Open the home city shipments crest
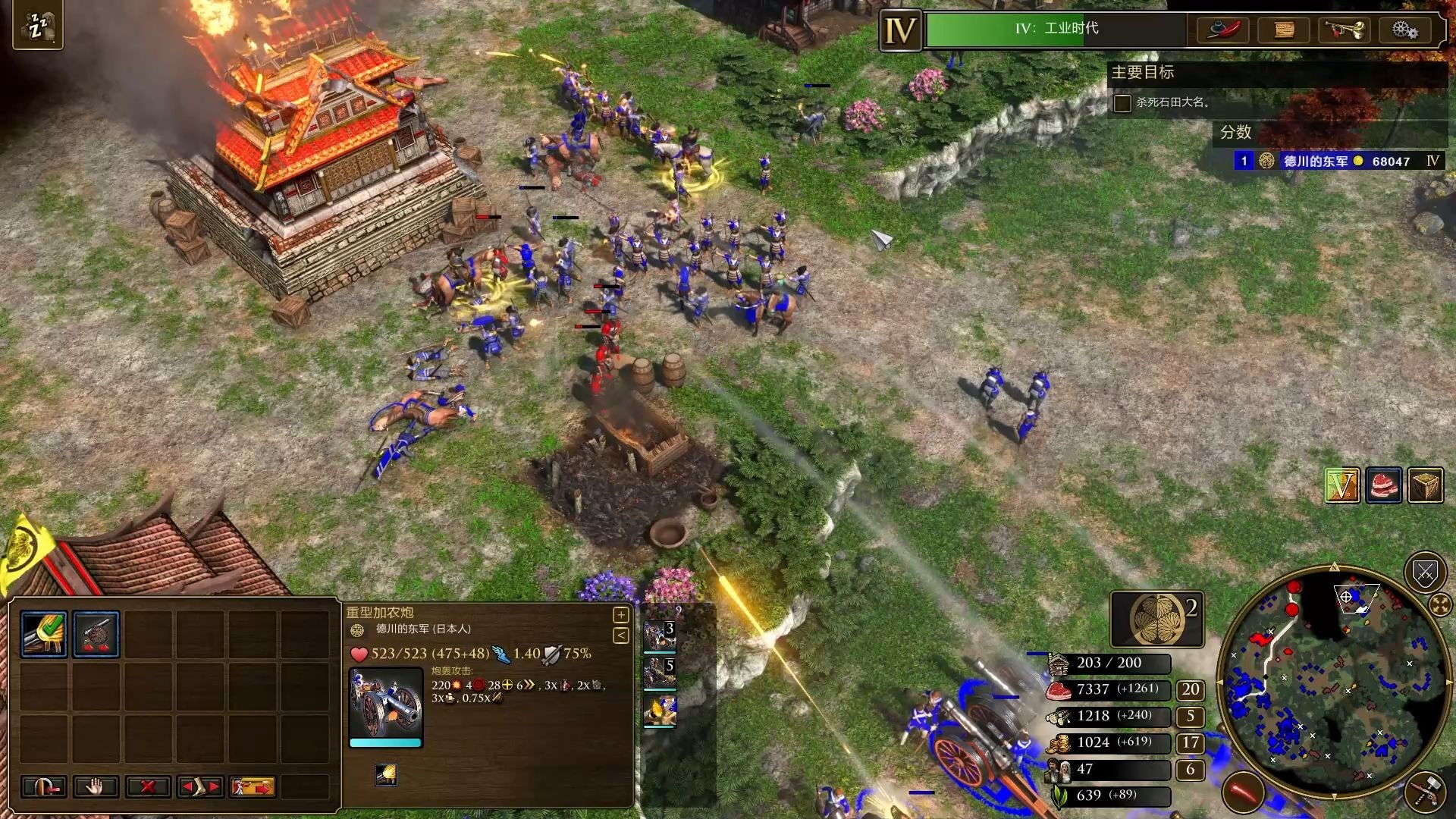Image resolution: width=1456 pixels, height=819 pixels. [x=1157, y=619]
